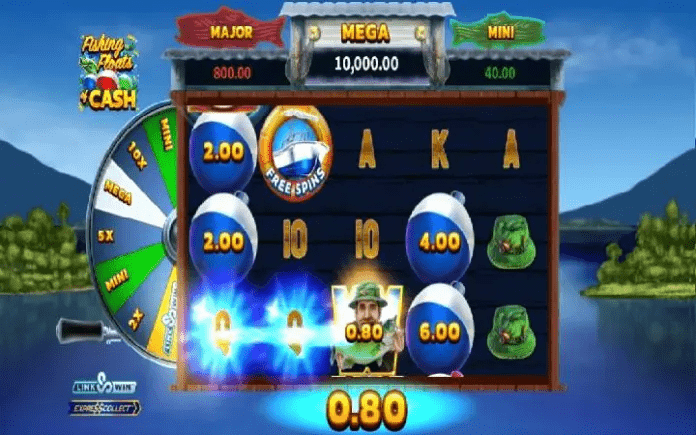Select the K letter symbol on the reels
The height and width of the screenshot is (435, 696).
tap(439, 150)
